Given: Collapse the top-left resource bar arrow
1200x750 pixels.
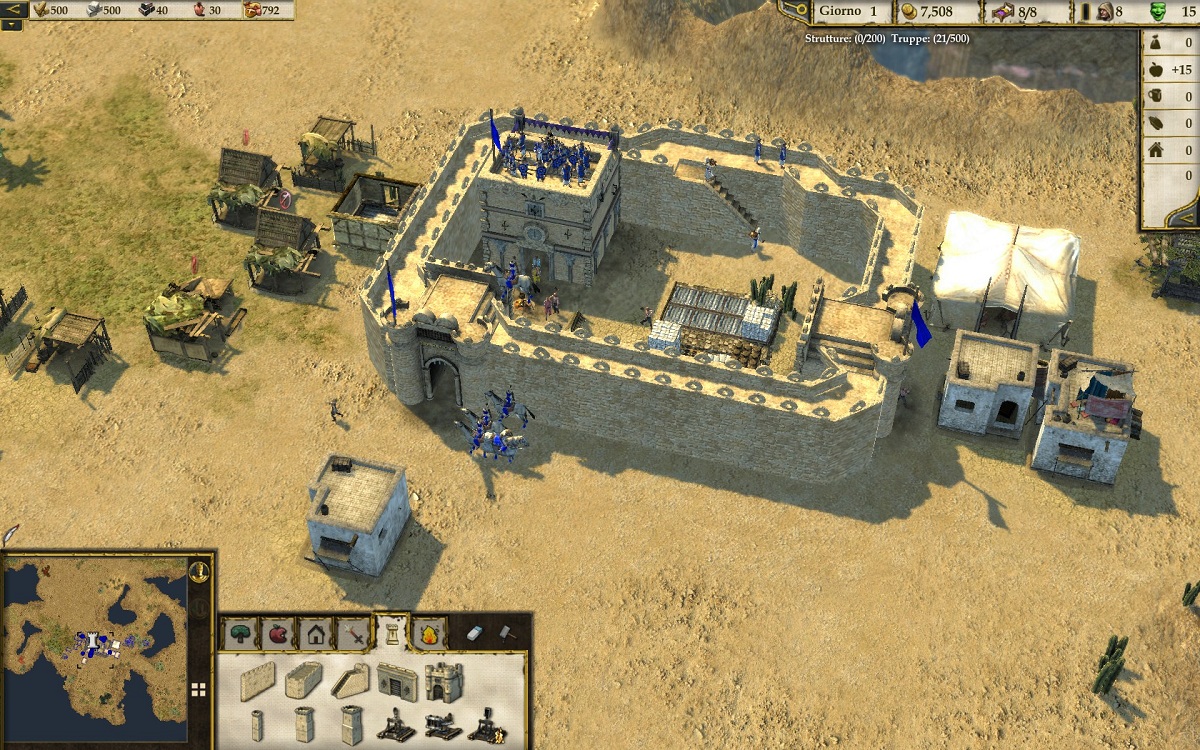Looking at the screenshot, I should tap(12, 10).
